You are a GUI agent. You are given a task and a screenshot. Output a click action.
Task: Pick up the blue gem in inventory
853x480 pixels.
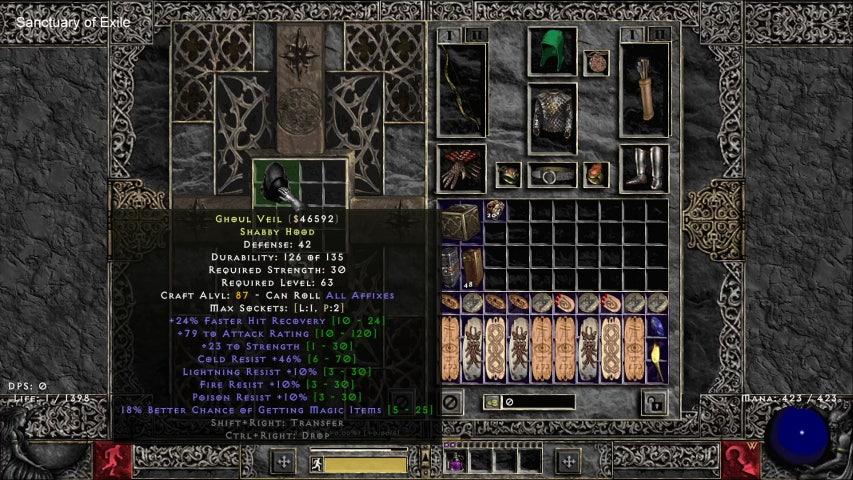(x=656, y=327)
